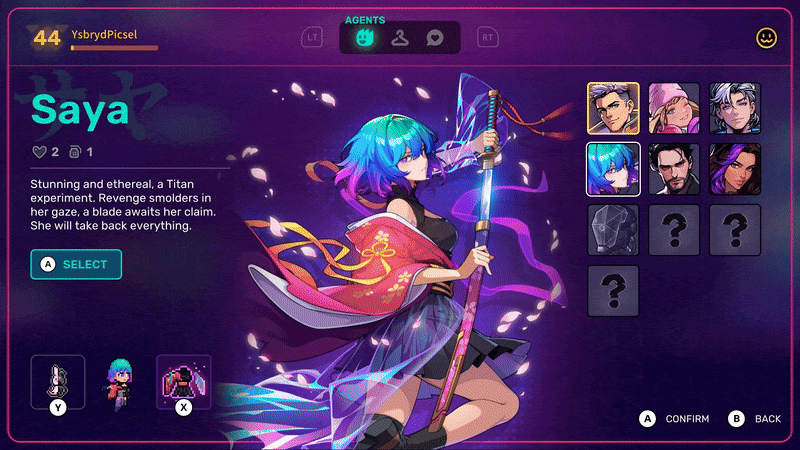Click Confirm at the bottom
Viewport: 800px width, 450px height.
pos(676,419)
